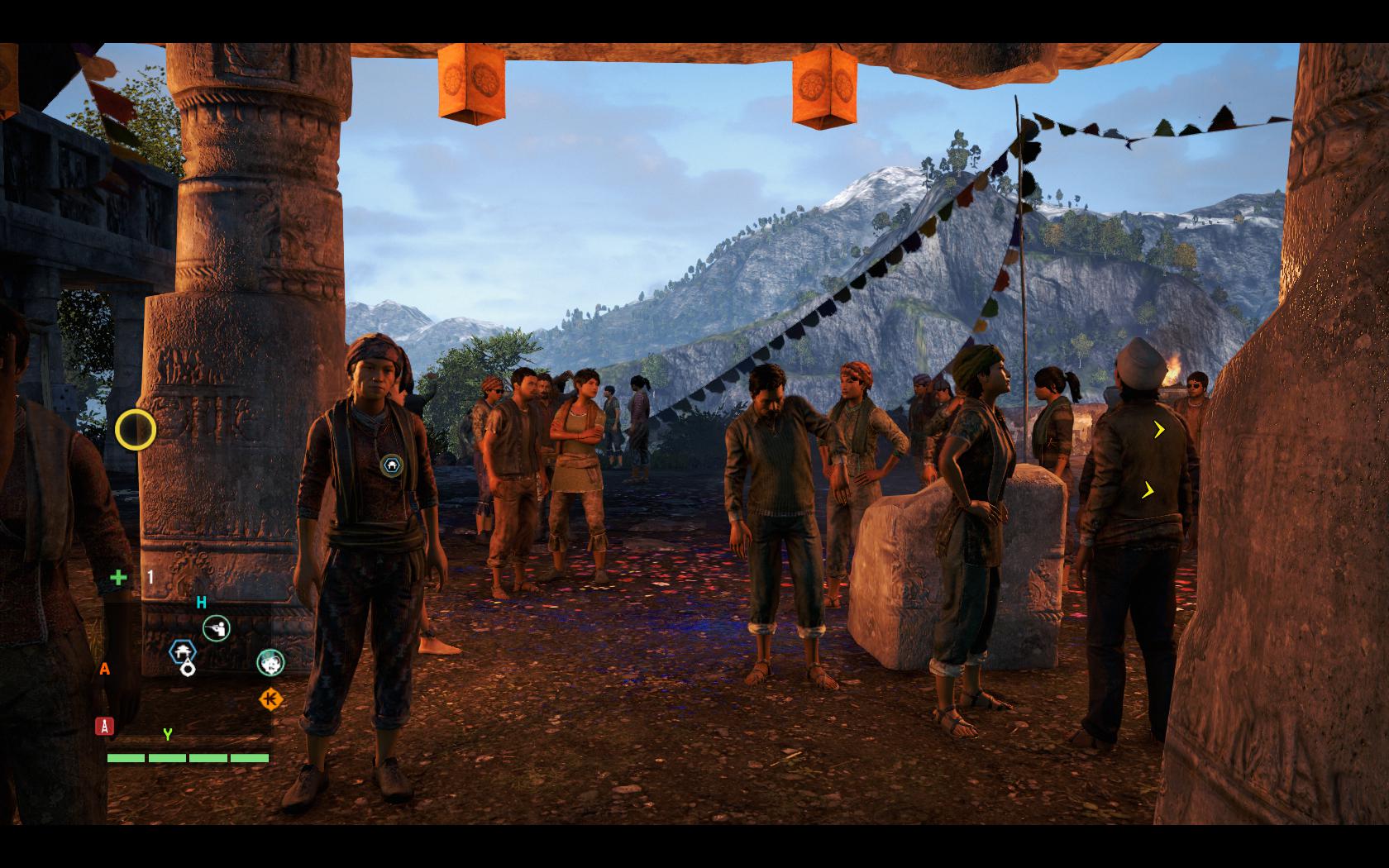This screenshot has height=868, width=1389.
Task: Click the teal circular mask mission icon
Action: tap(270, 664)
